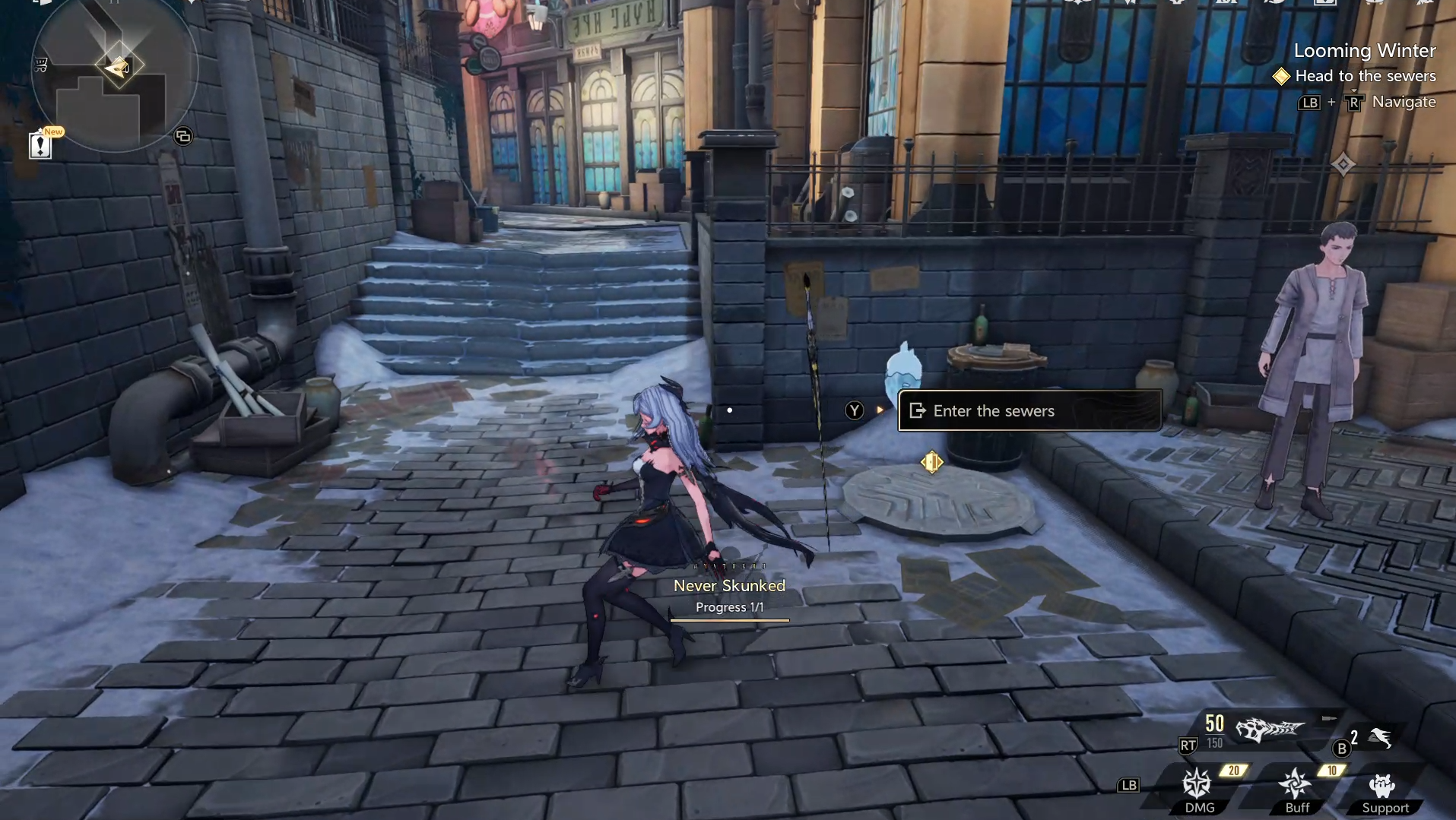The width and height of the screenshot is (1456, 820).
Task: Click the Never Skunked progress notification
Action: 728,595
